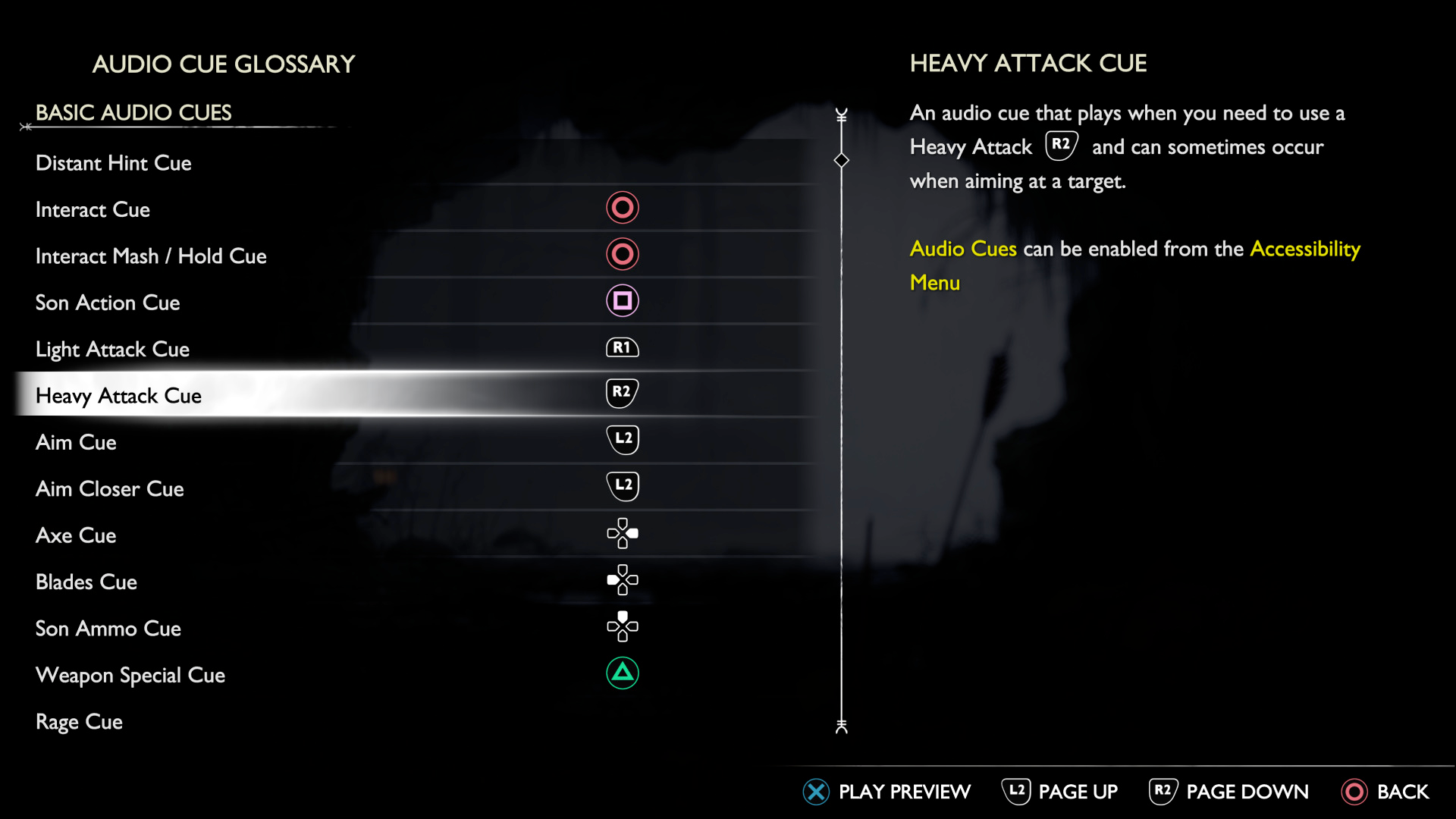Click the D-pad icon beside Blades Cue
The height and width of the screenshot is (819, 1456).
click(623, 580)
